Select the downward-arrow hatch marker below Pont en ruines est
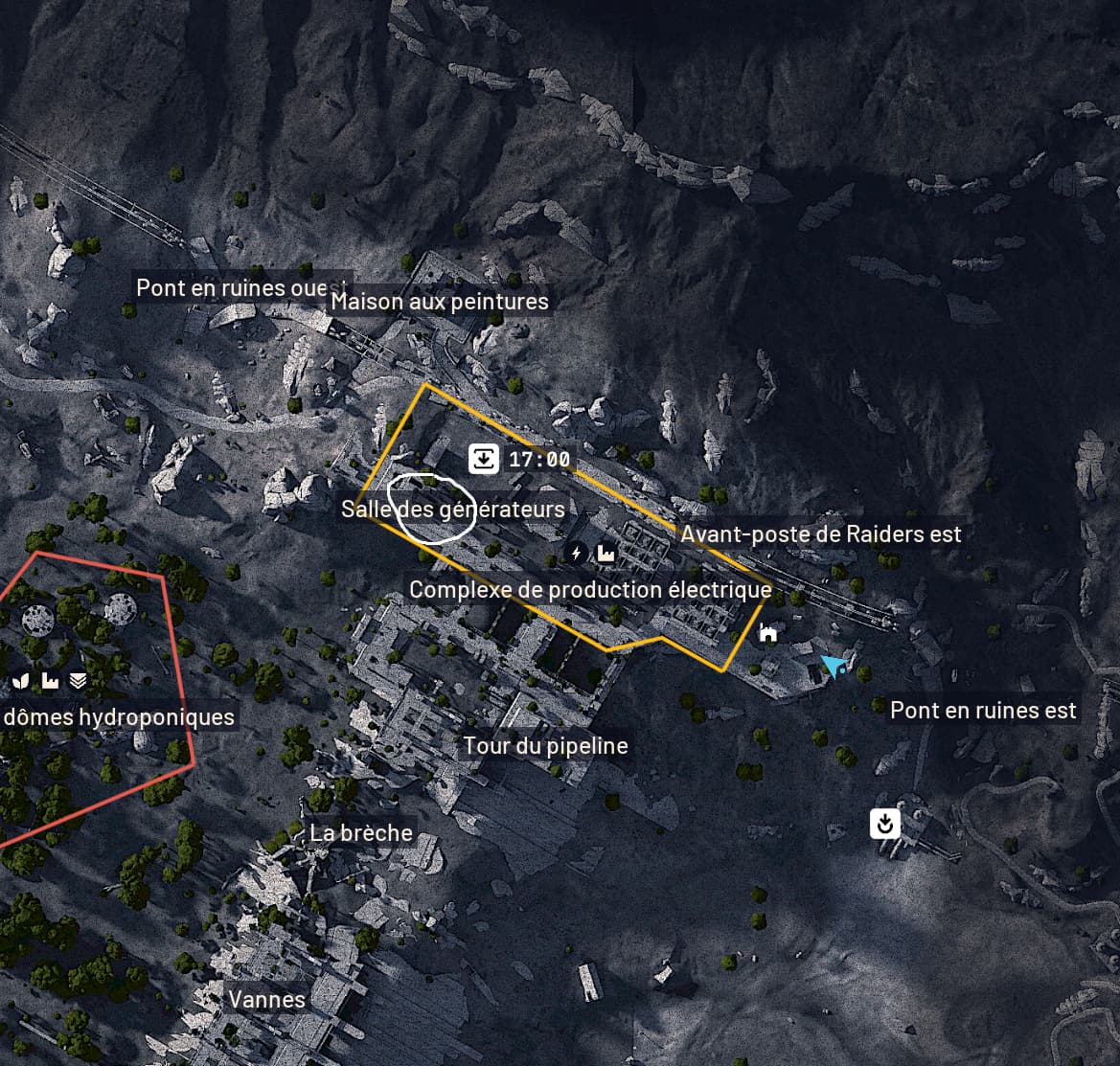This screenshot has width=1120, height=1066. point(885,823)
